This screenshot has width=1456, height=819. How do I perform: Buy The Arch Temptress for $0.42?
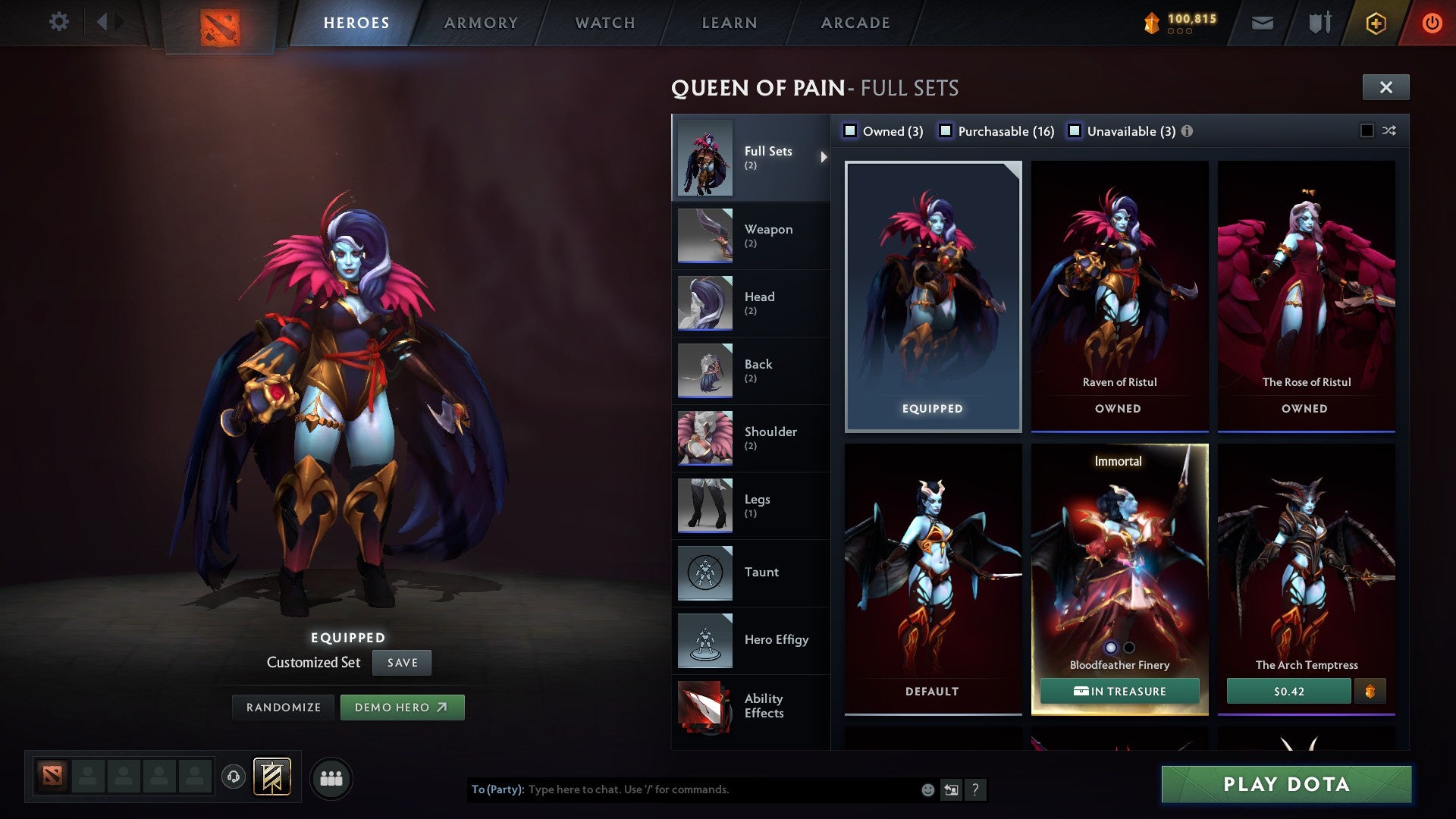point(1288,692)
